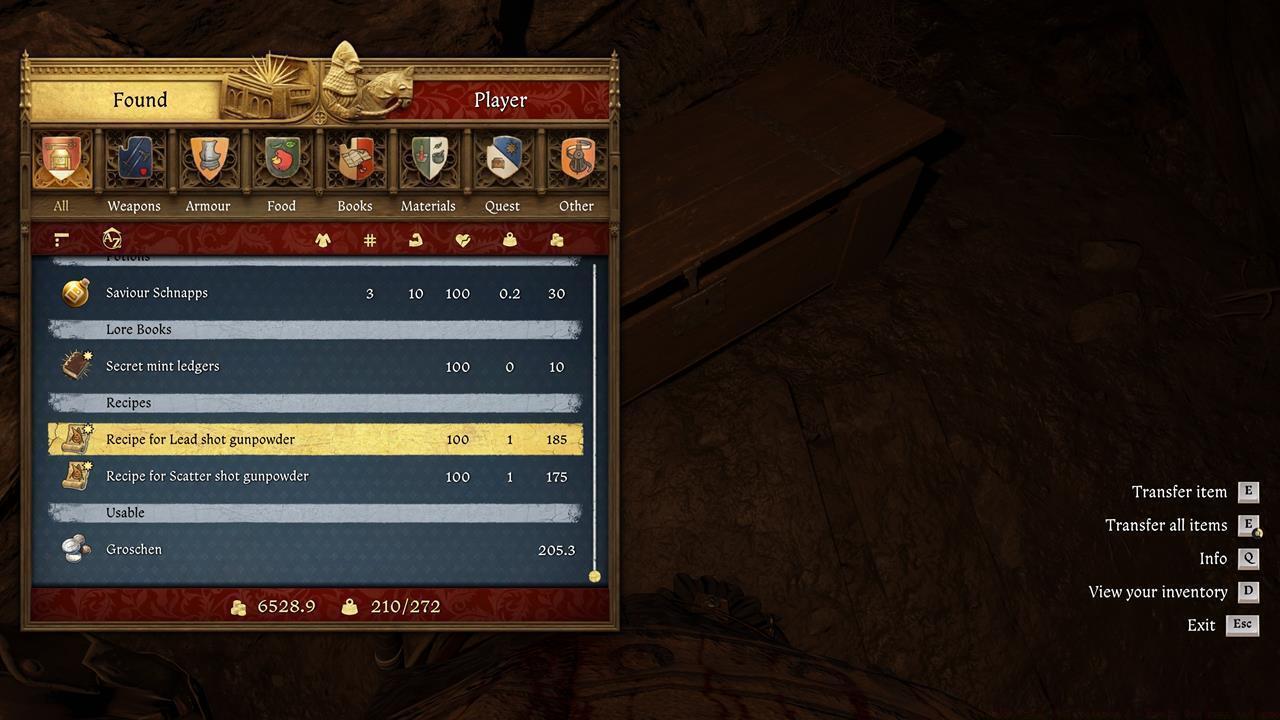Screen dimensions: 1280x720
Task: Toggle sorting by the quantity # column
Action: click(369, 240)
